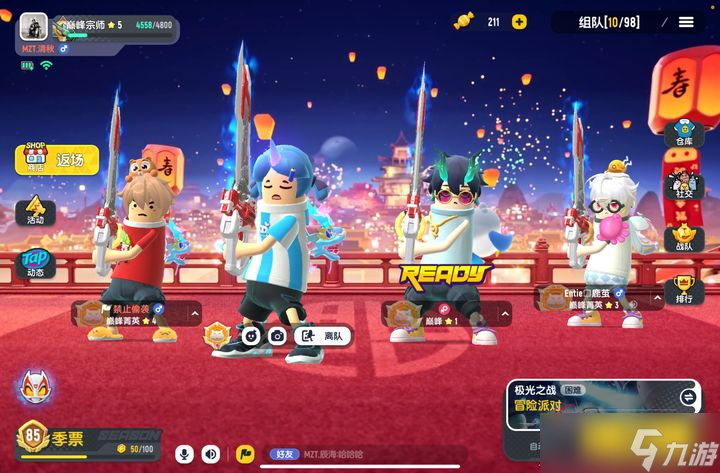Open the 活动 events icon
Screen dimensions: 720x473
tap(35, 210)
